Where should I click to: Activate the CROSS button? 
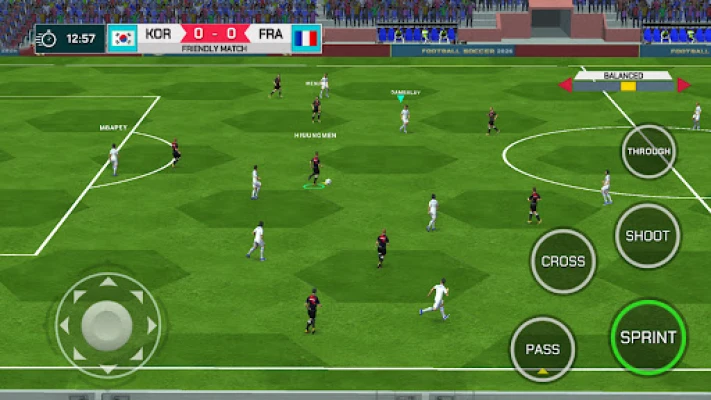pos(563,262)
